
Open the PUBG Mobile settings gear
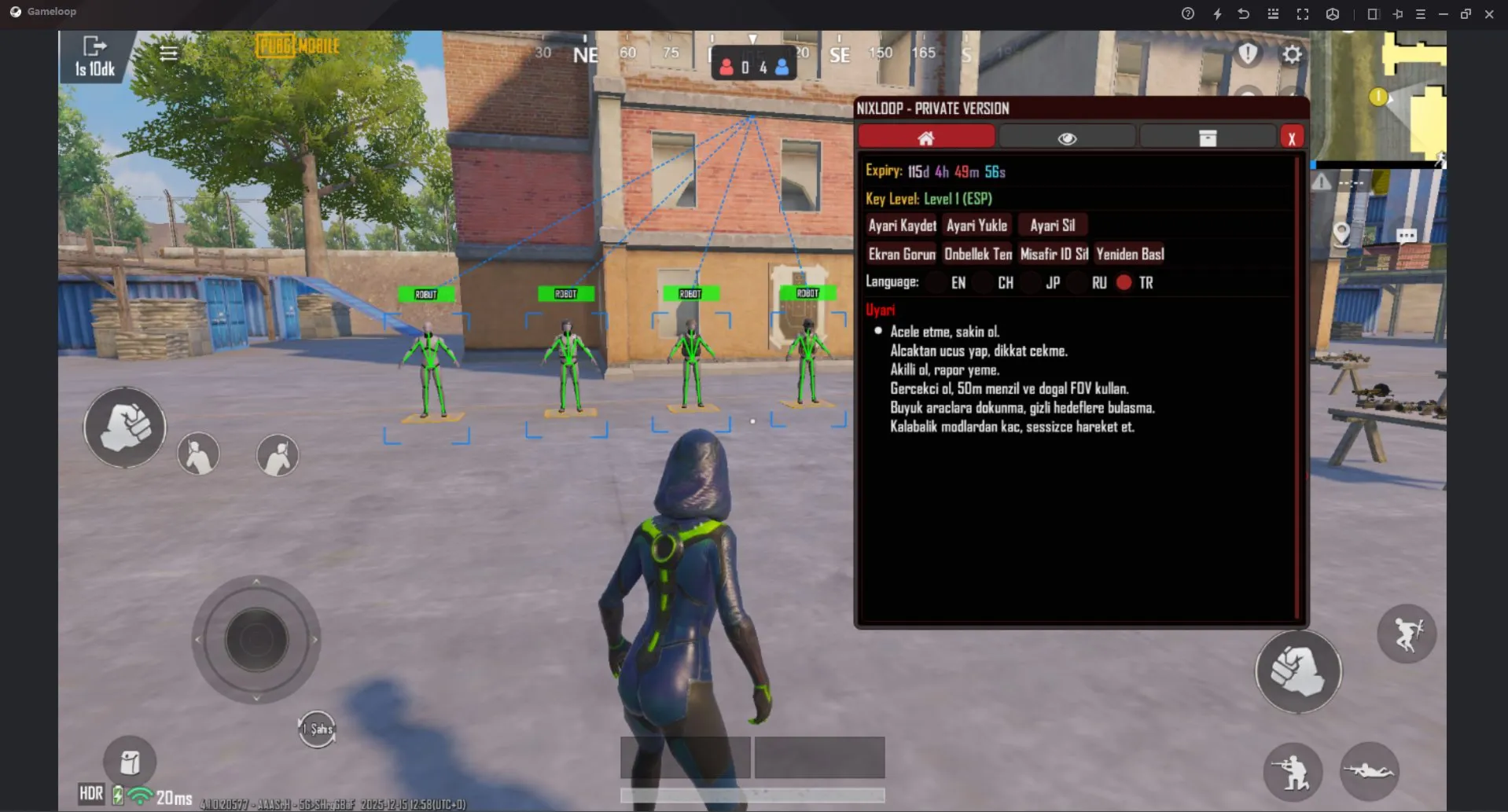(x=1293, y=54)
